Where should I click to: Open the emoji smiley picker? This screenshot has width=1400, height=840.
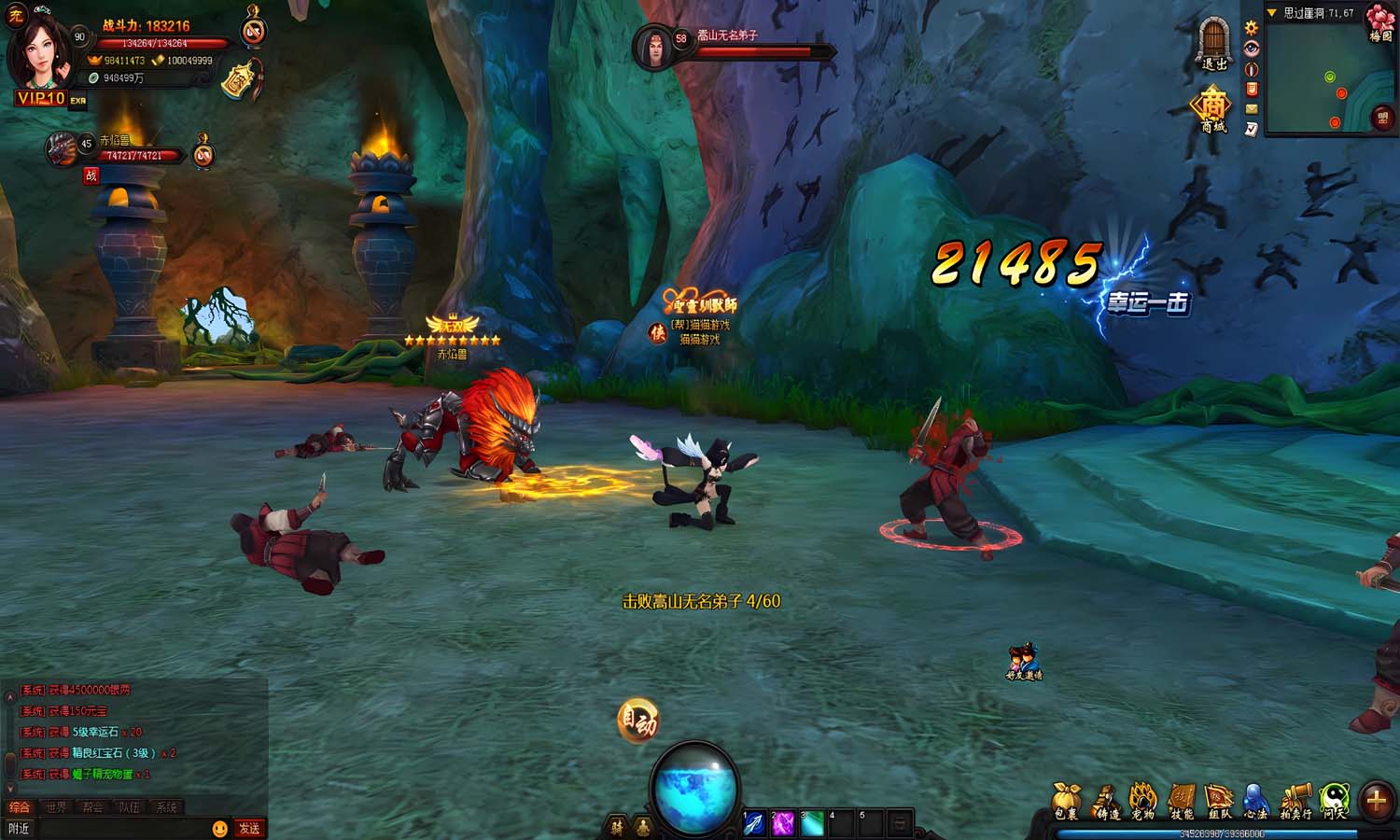coord(220,828)
